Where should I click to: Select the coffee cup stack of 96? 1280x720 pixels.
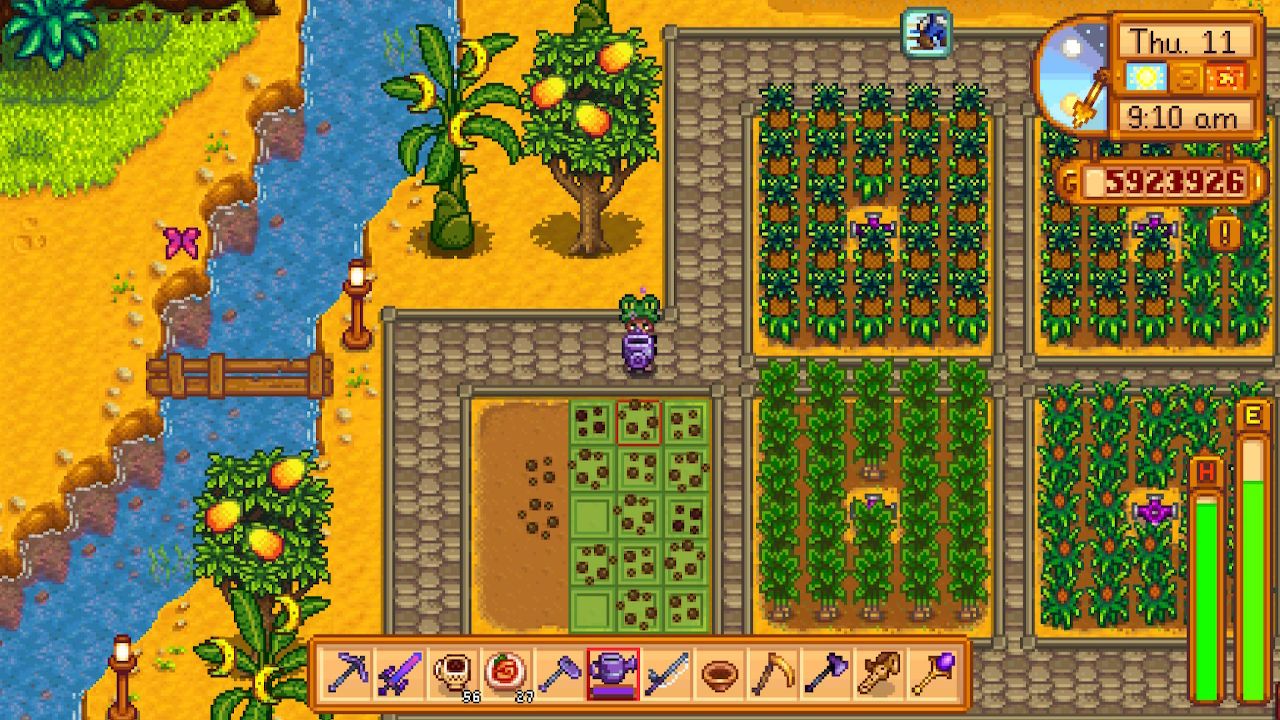452,674
